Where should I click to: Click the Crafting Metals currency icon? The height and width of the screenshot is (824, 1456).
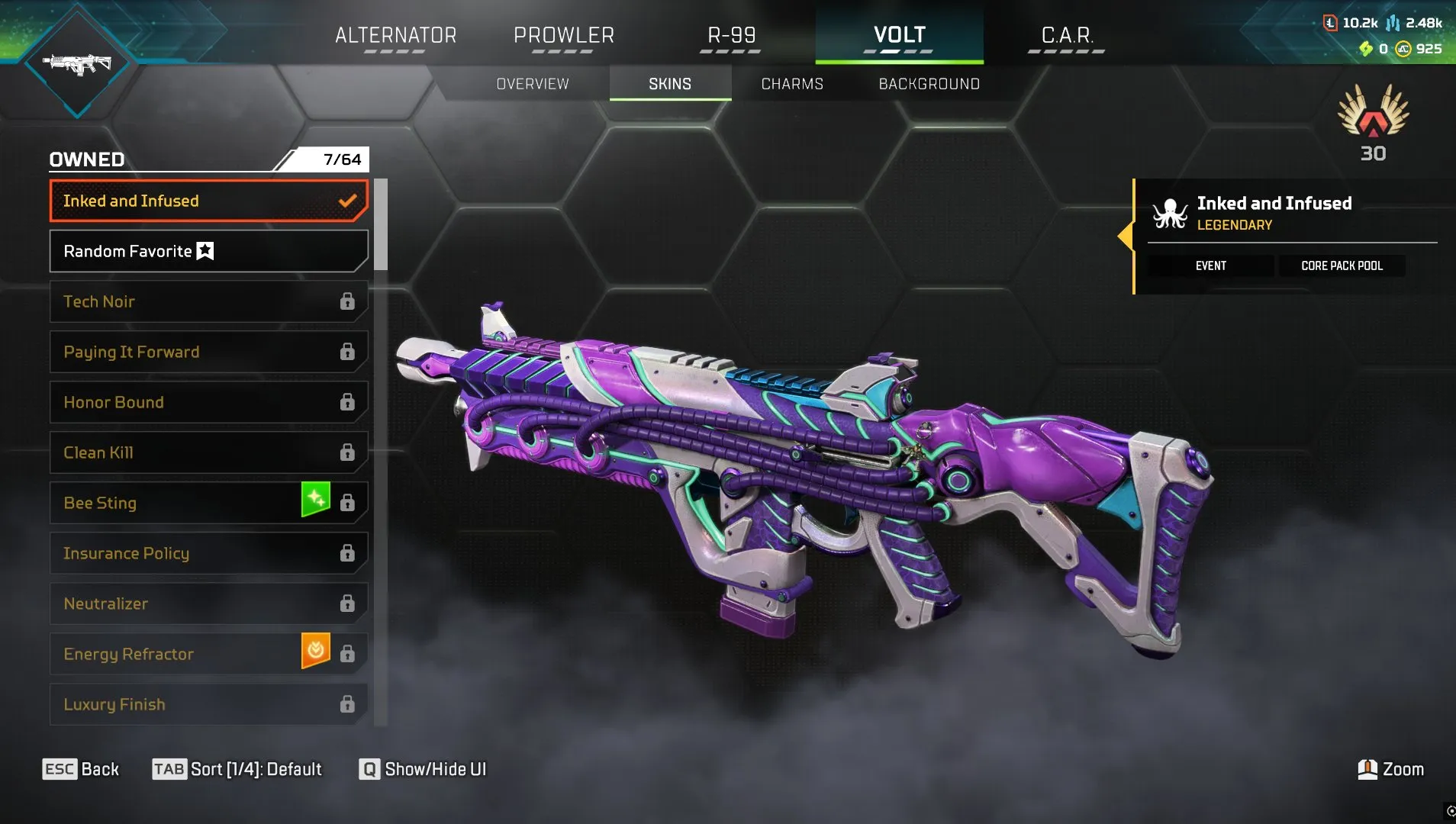(x=1392, y=24)
